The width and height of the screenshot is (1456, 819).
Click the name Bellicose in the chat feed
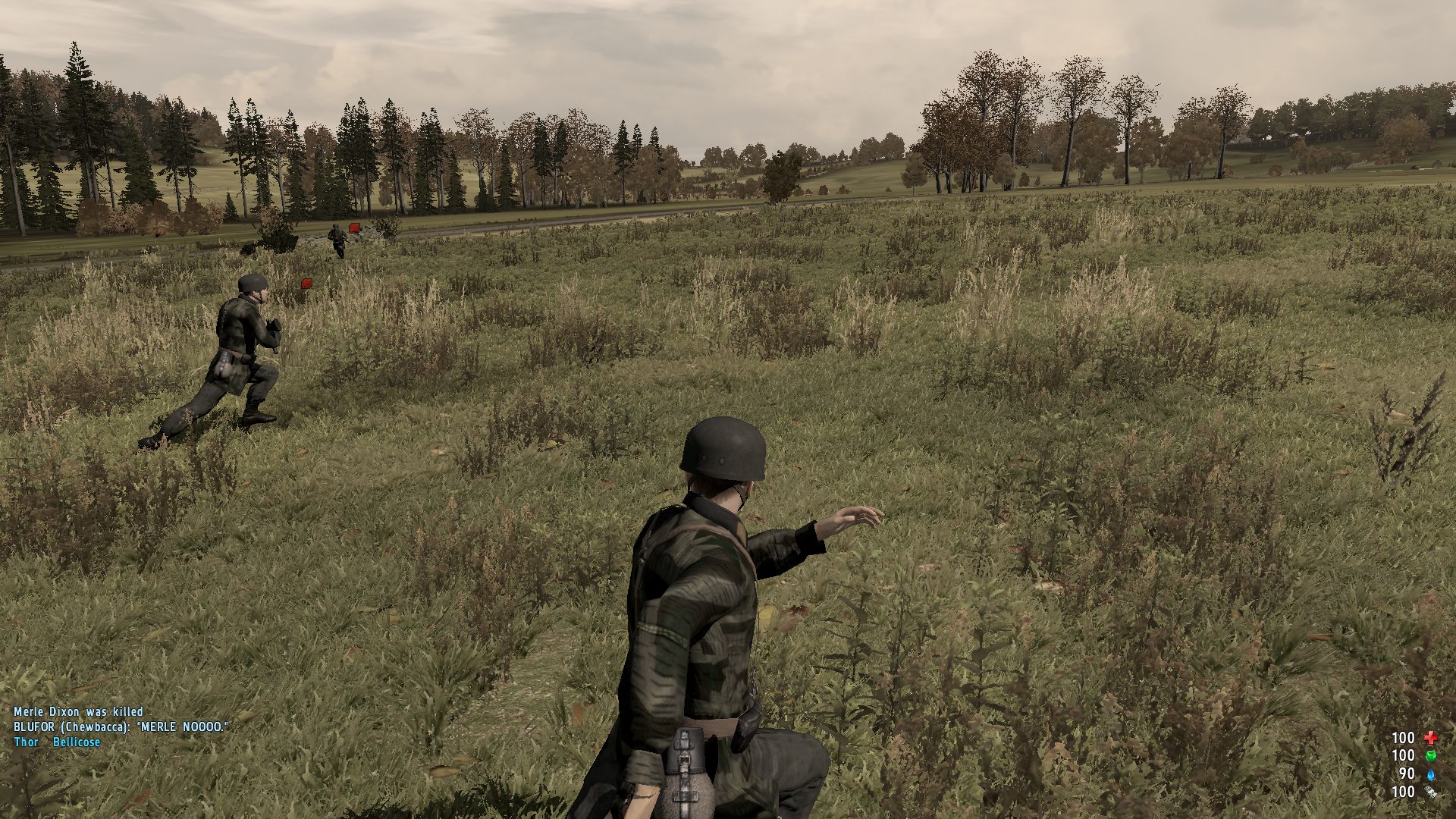tap(78, 742)
